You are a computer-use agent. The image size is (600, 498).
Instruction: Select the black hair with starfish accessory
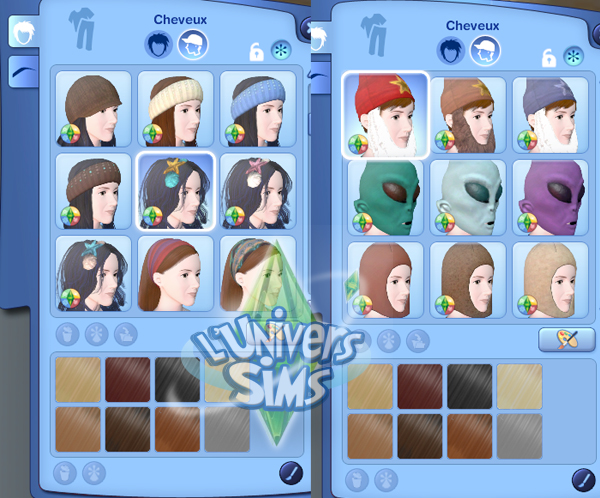click(x=175, y=191)
